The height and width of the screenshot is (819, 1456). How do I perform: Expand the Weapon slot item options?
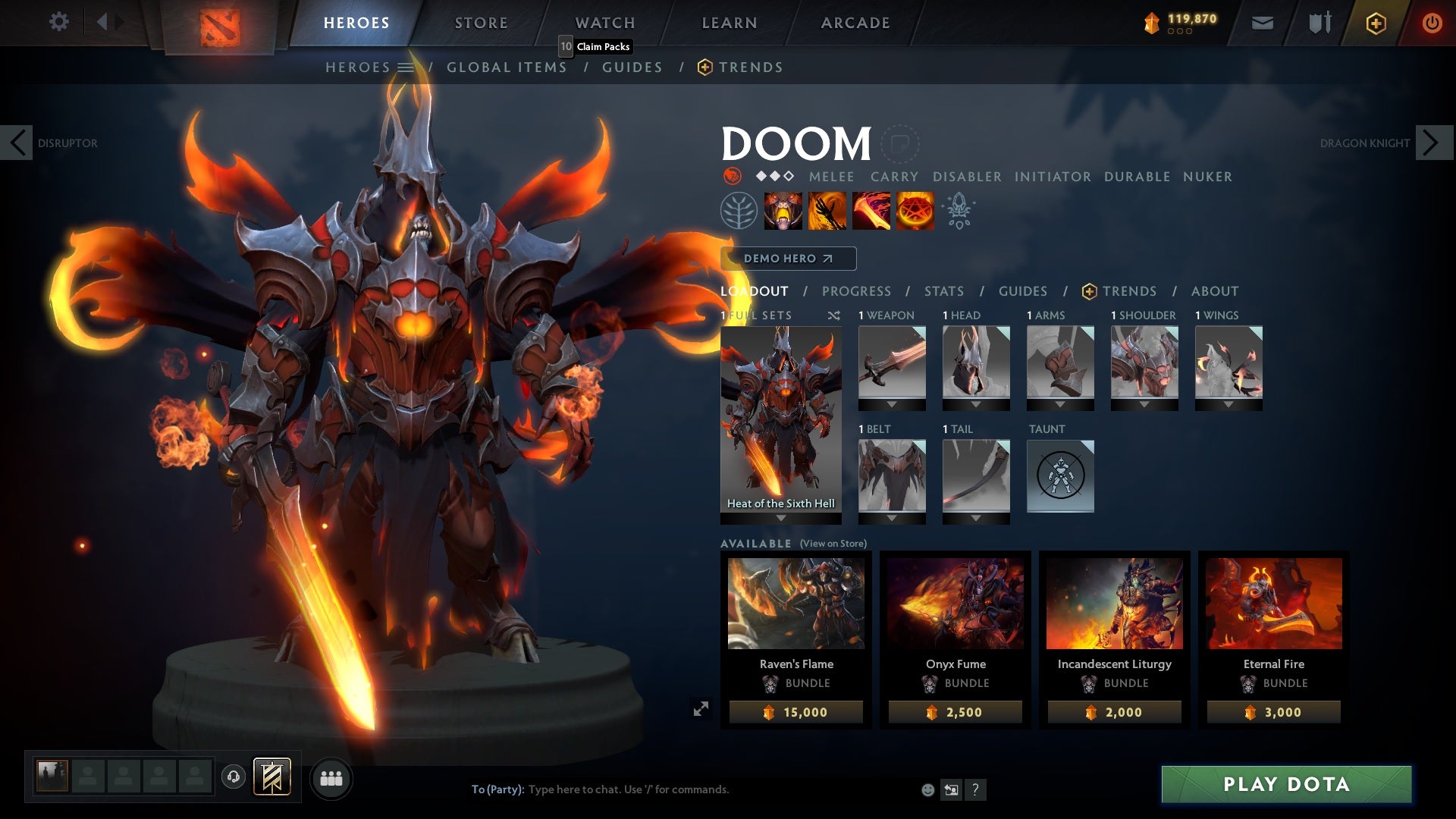point(892,404)
